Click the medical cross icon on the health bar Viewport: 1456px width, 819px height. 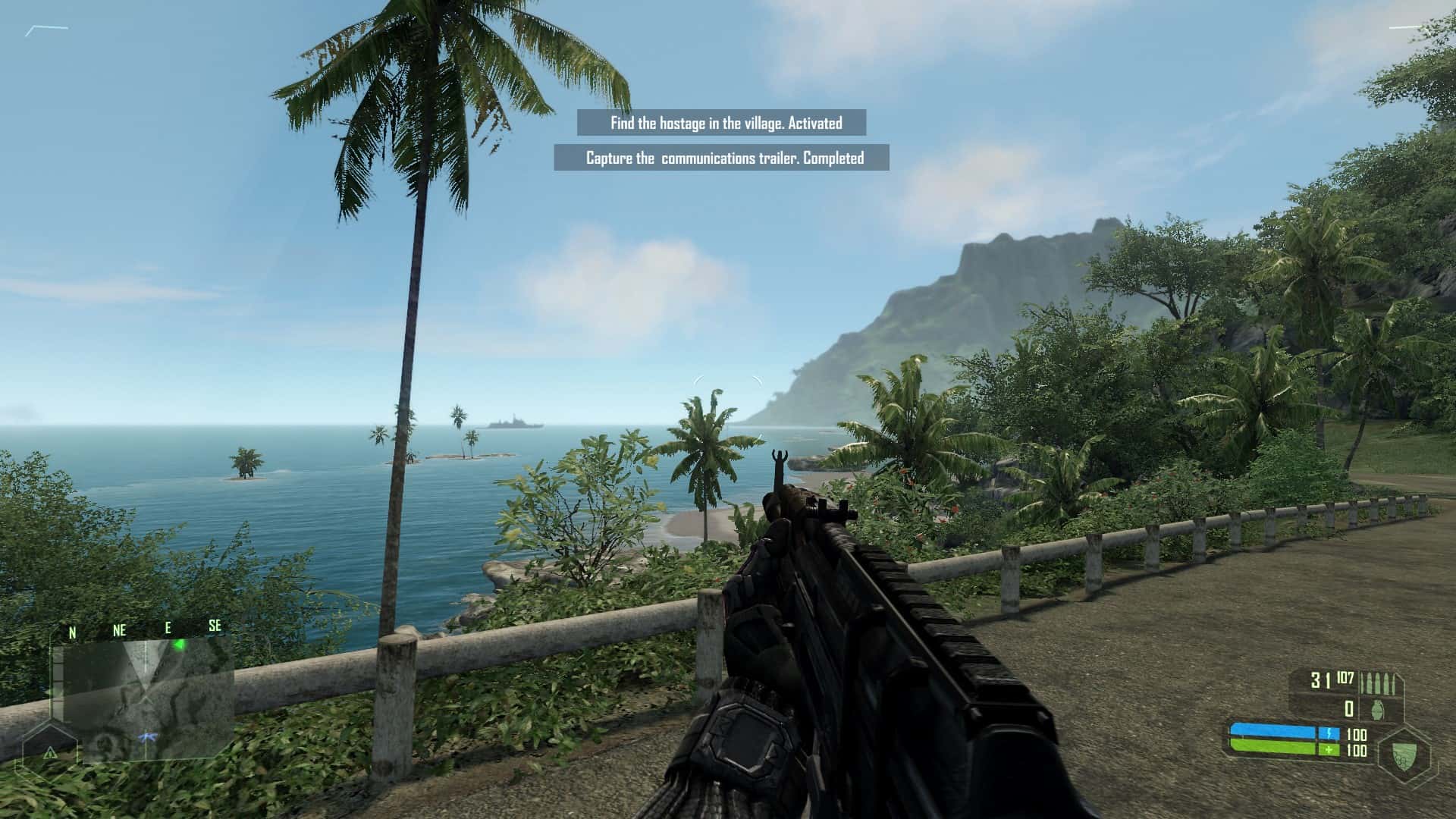tap(1330, 749)
